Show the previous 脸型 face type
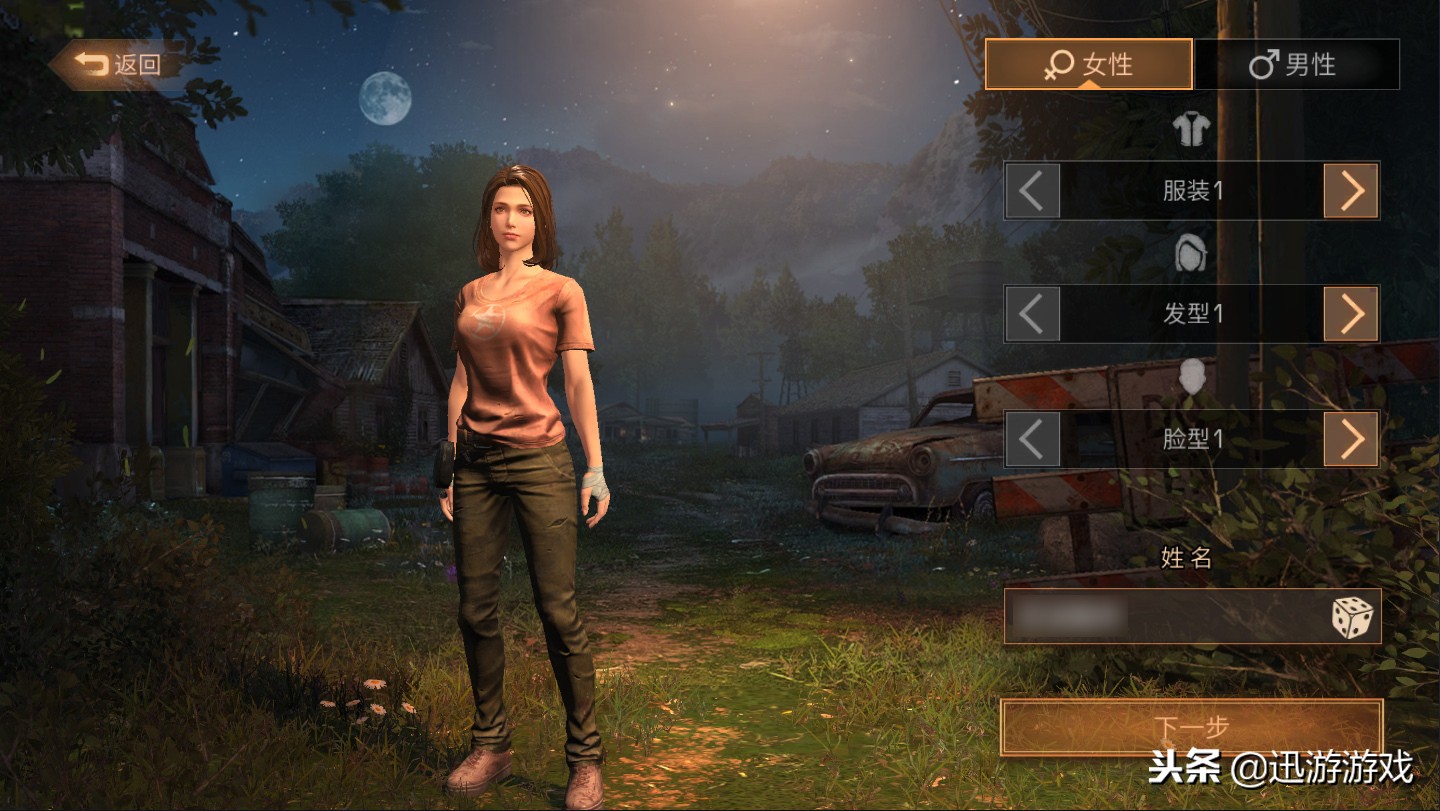This screenshot has height=811, width=1440. coord(1032,438)
